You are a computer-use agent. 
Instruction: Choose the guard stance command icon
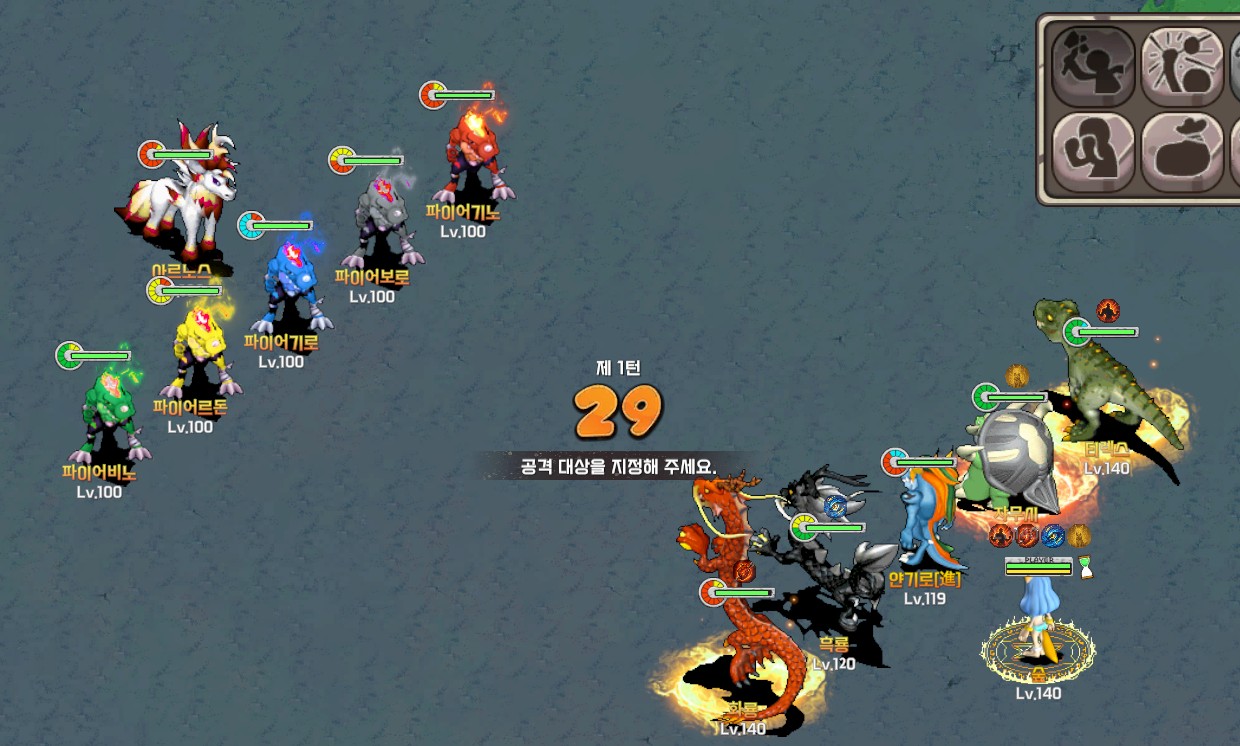1093,152
